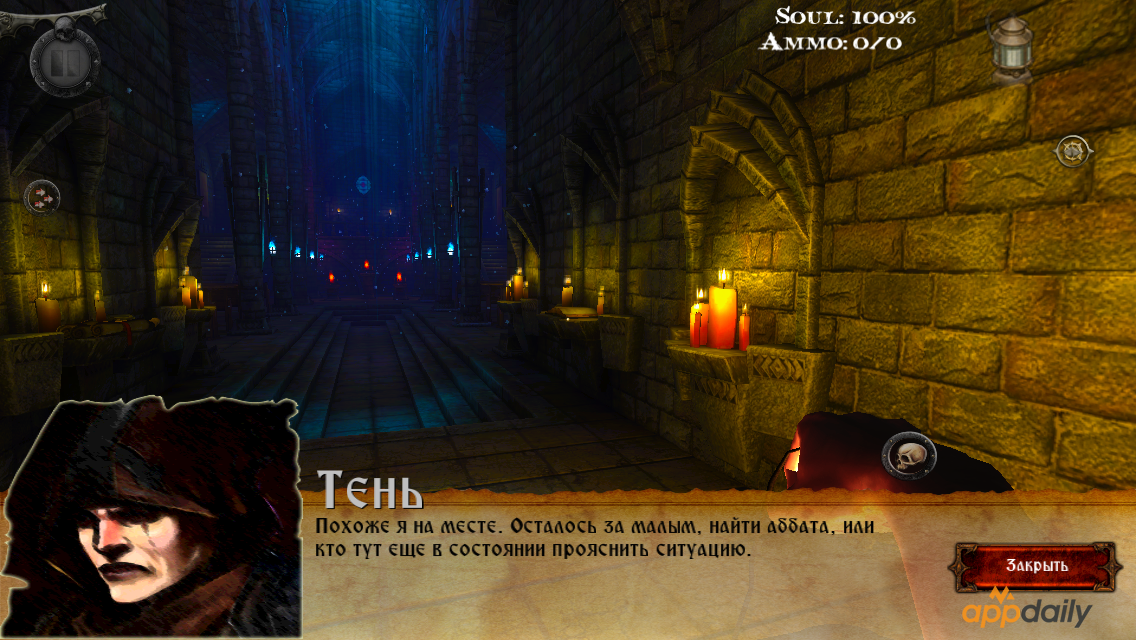Tap the small round eye icon
Viewport: 1136px width, 640px height.
tap(1072, 151)
